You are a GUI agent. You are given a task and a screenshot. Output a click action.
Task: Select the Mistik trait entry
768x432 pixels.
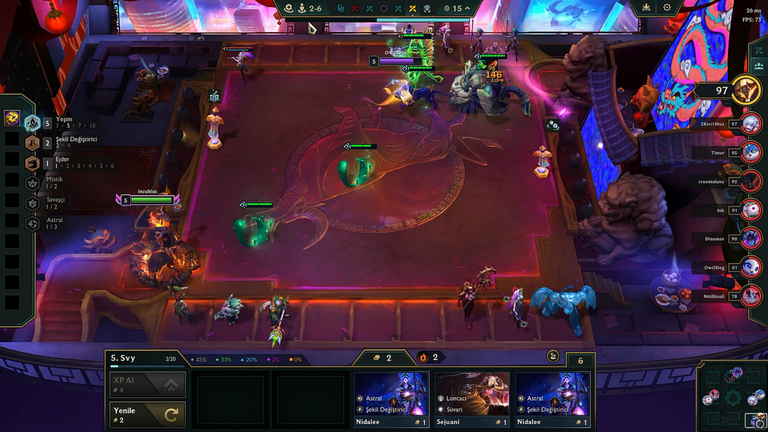pos(45,182)
